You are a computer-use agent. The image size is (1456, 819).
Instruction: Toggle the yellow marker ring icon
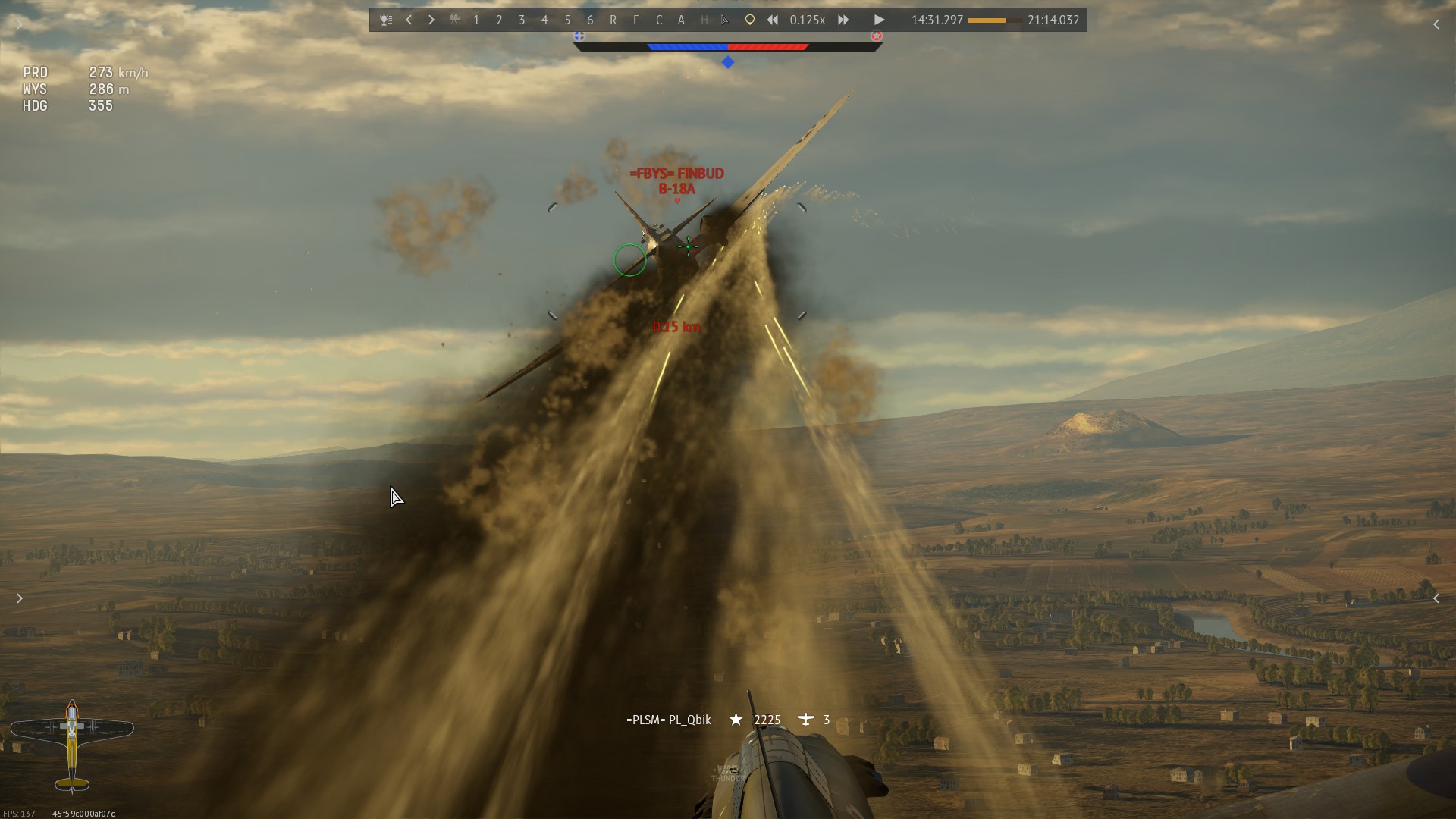tap(749, 20)
